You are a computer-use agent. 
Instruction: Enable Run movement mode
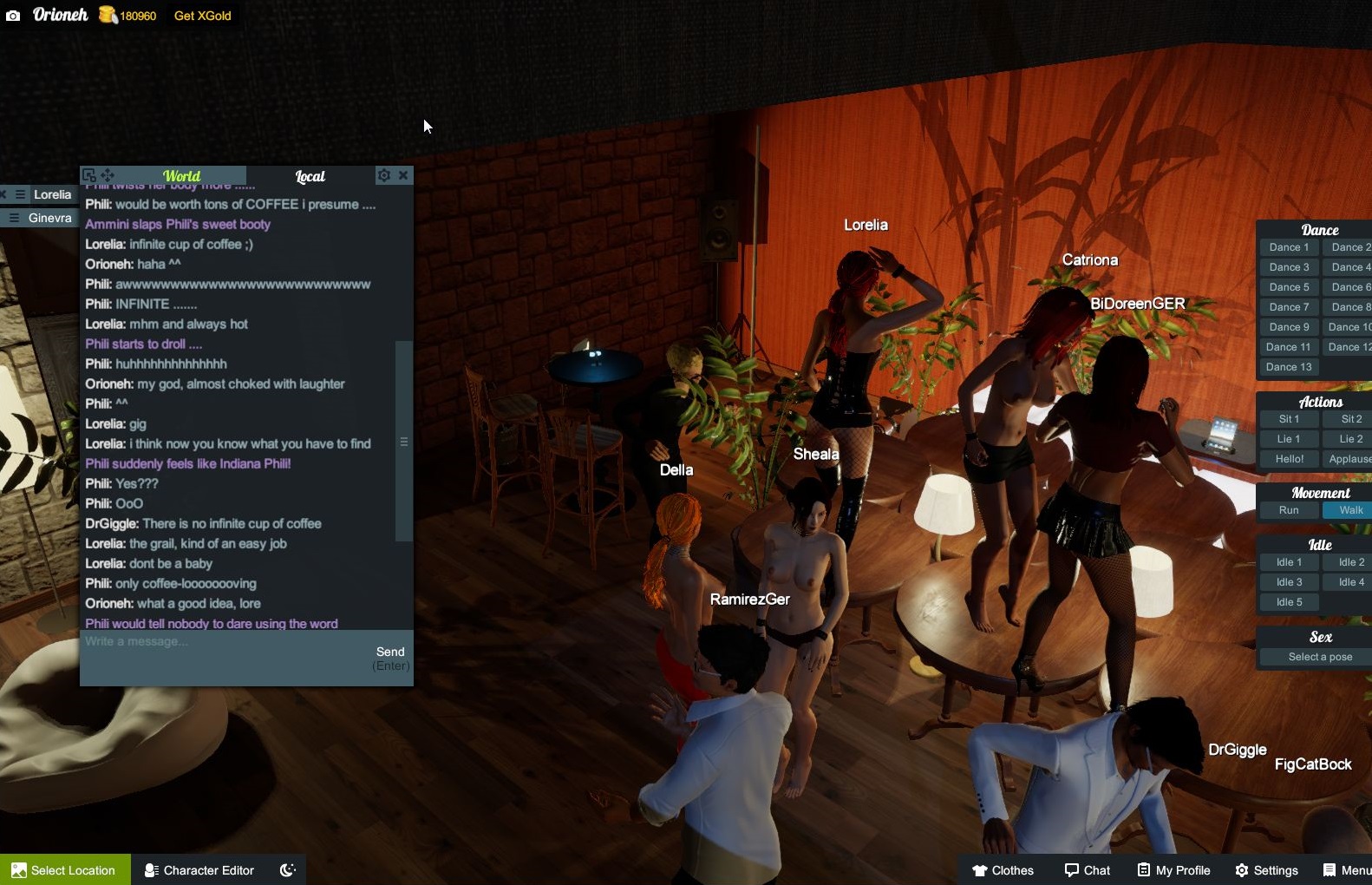click(x=1288, y=510)
